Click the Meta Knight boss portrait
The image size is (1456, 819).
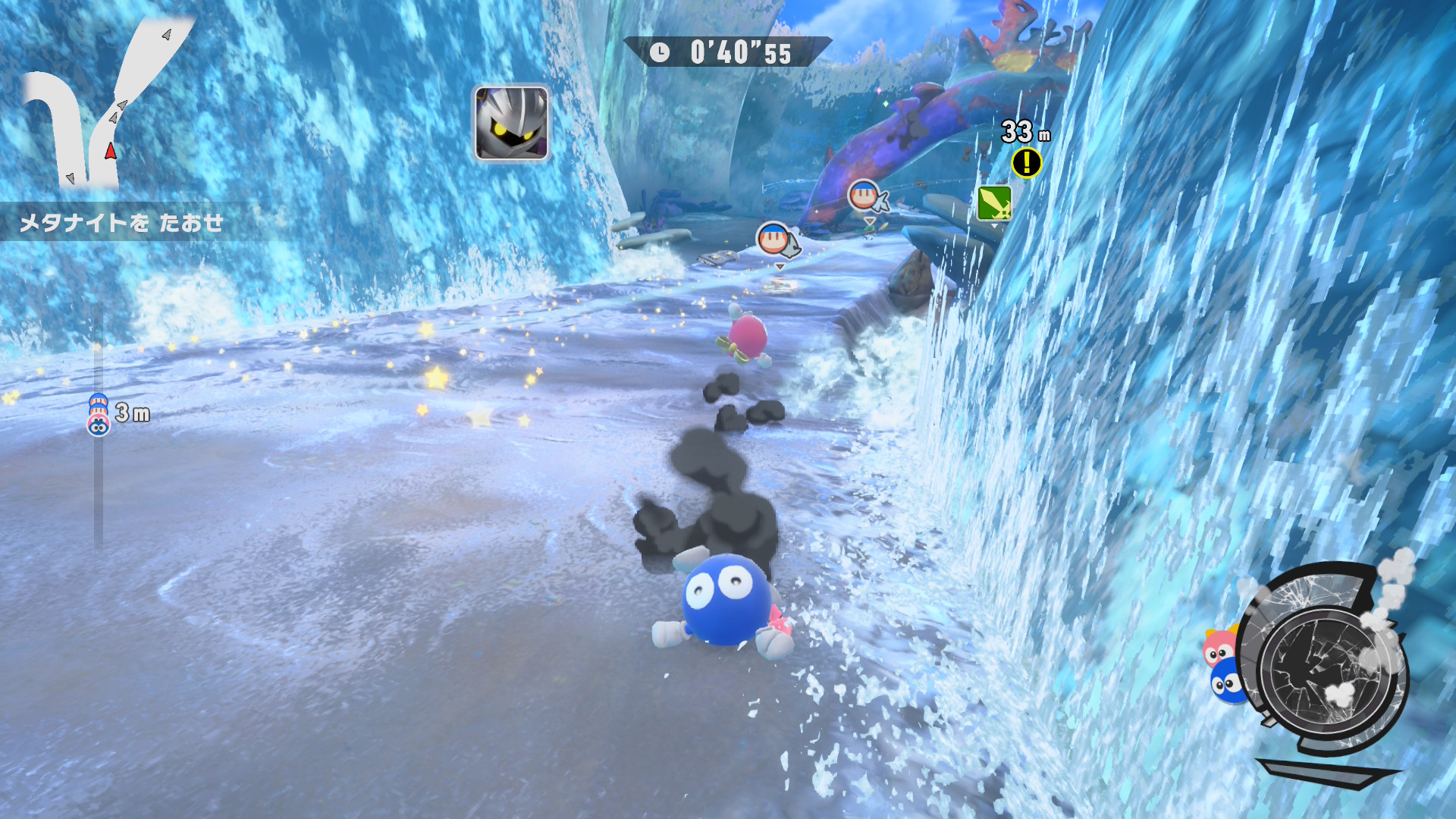coord(511,123)
